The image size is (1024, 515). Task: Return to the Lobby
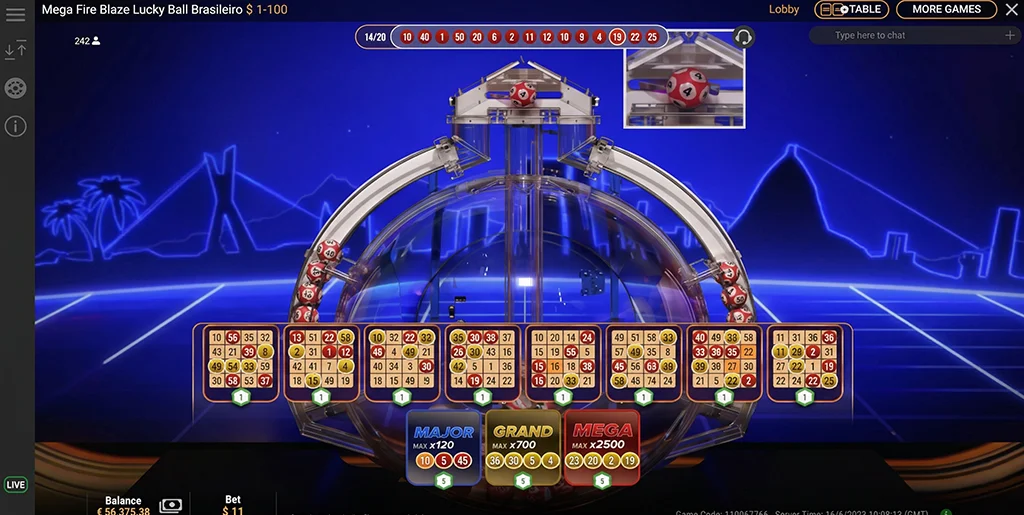click(x=784, y=10)
